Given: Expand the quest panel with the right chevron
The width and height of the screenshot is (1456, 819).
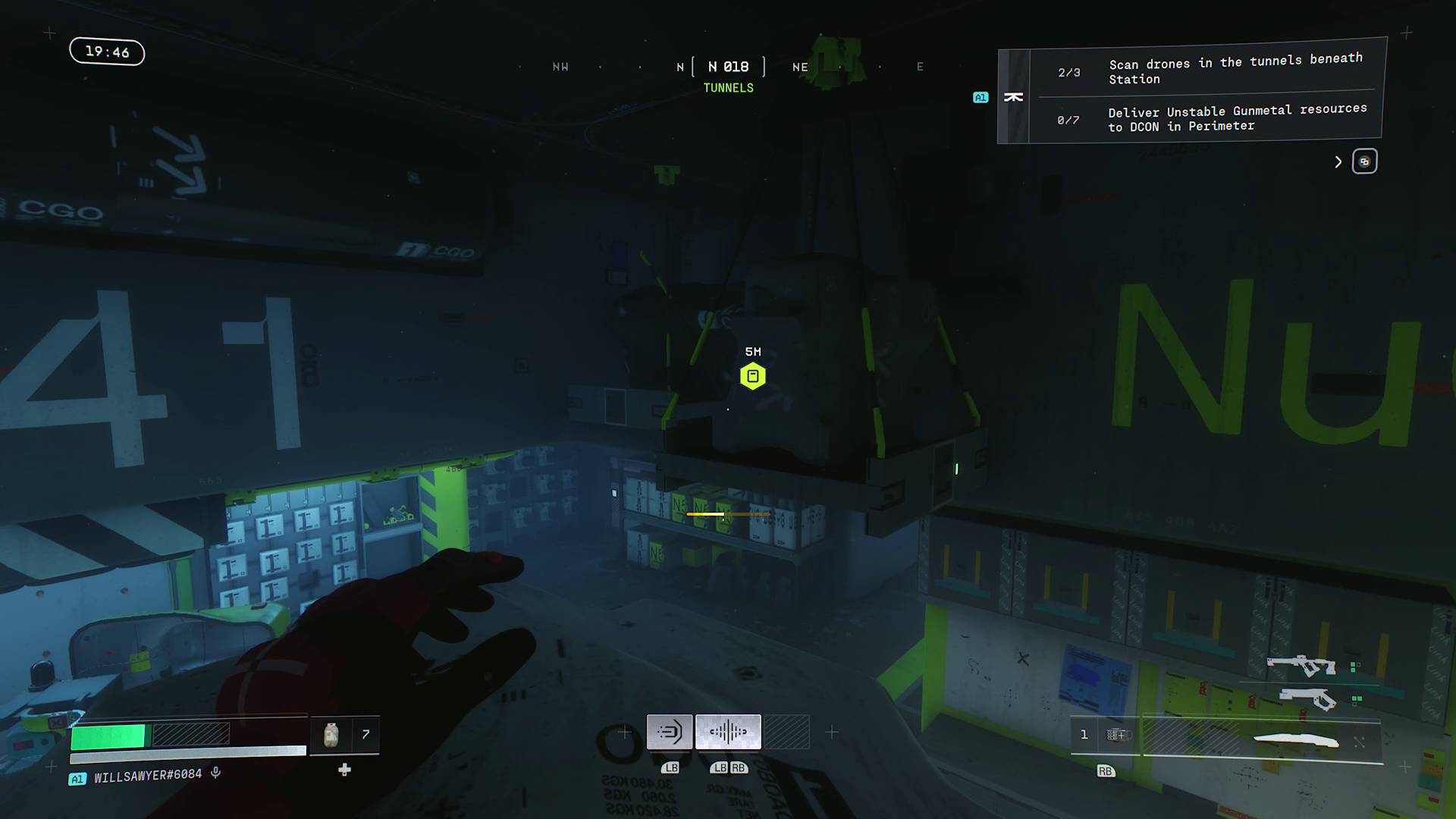Looking at the screenshot, I should [1338, 162].
